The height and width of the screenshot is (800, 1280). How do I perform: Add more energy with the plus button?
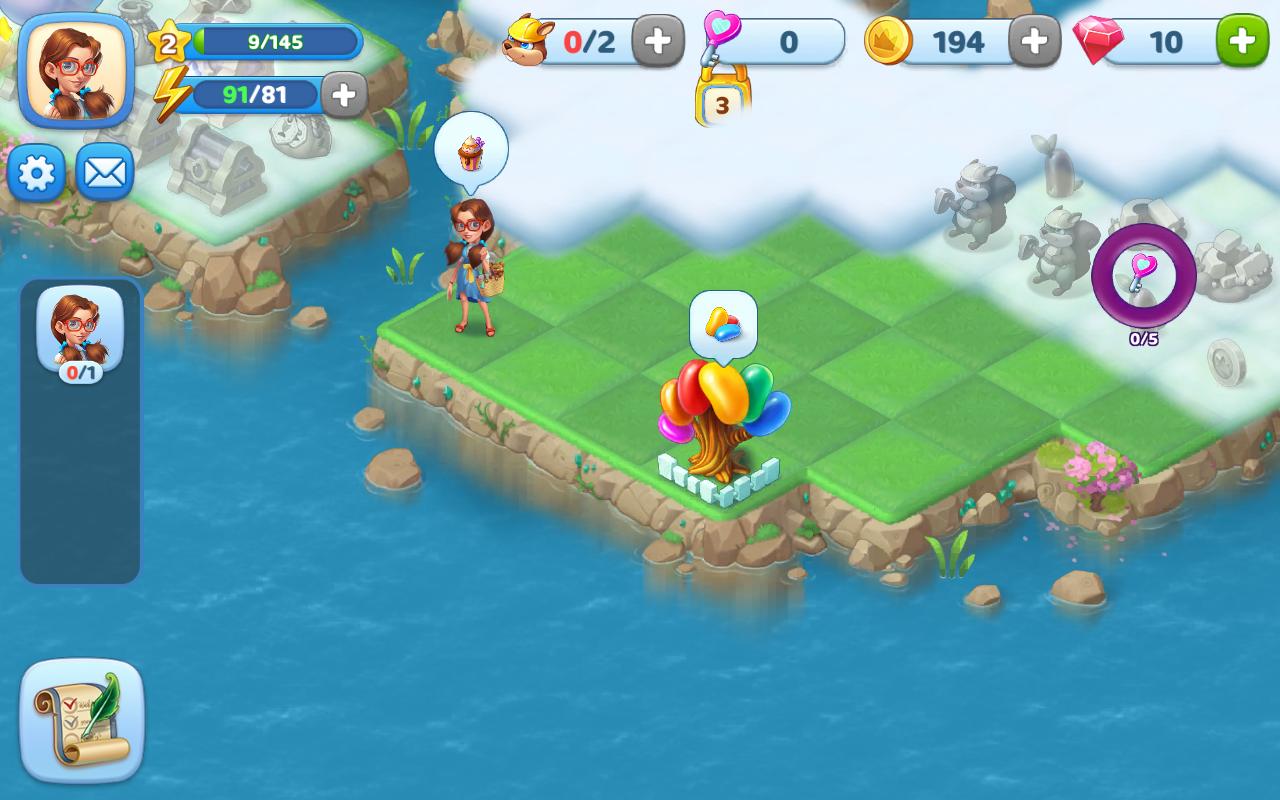[343, 95]
